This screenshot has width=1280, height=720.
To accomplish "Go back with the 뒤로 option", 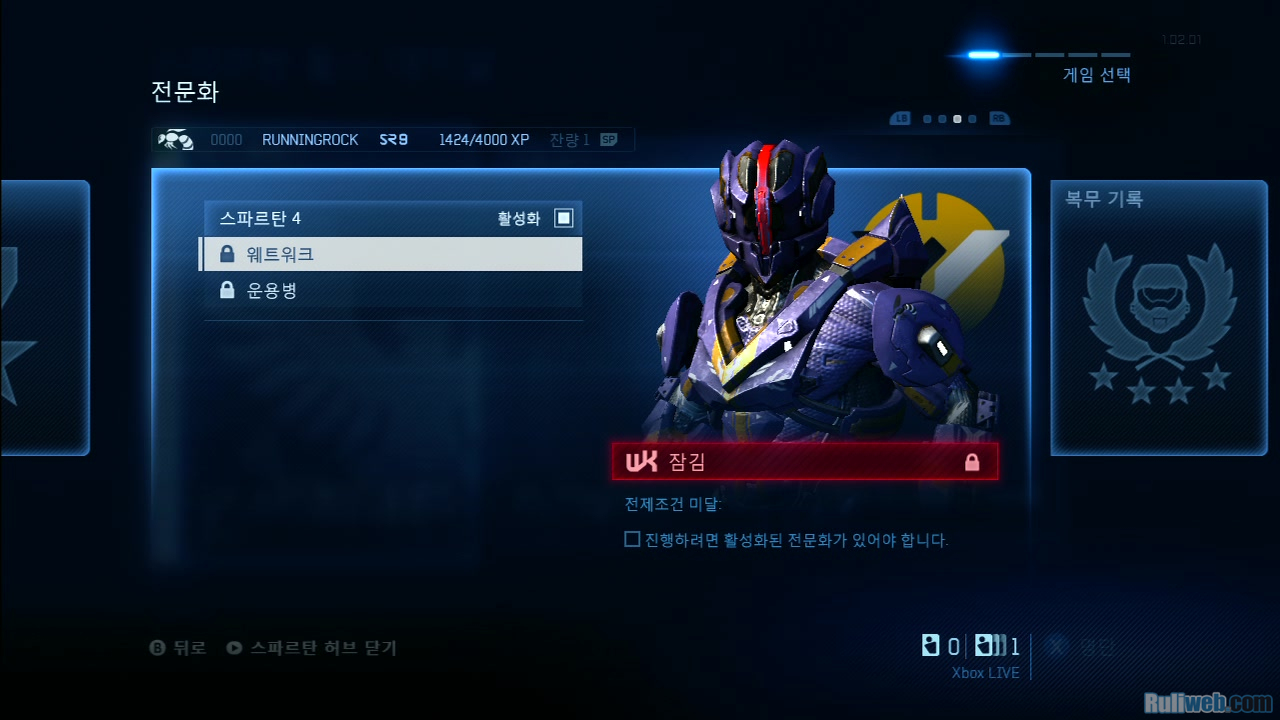I will [178, 648].
